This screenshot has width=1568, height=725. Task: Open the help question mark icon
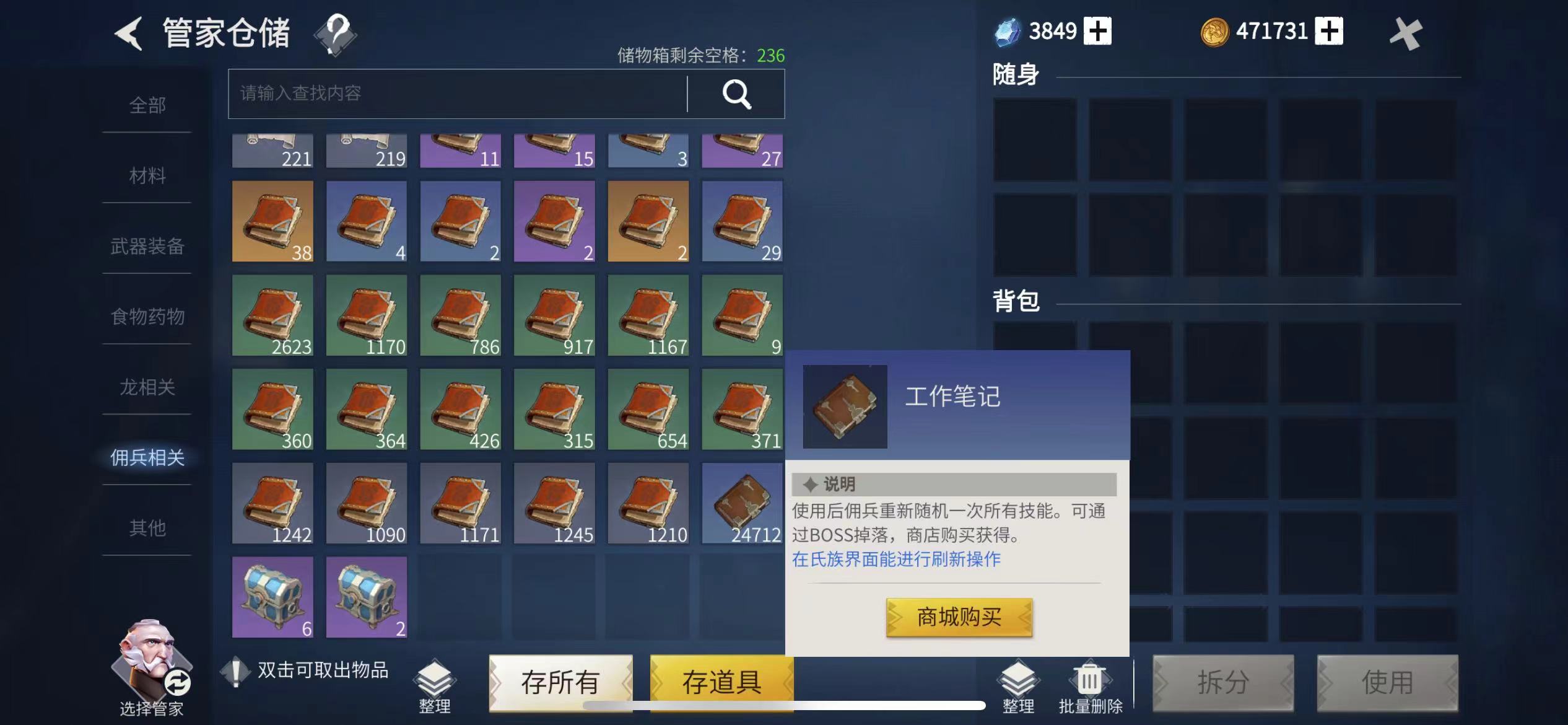coord(334,34)
